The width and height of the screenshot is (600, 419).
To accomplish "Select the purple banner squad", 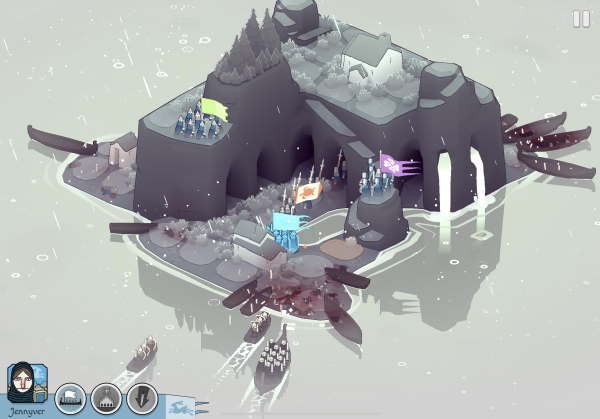I will tap(392, 166).
